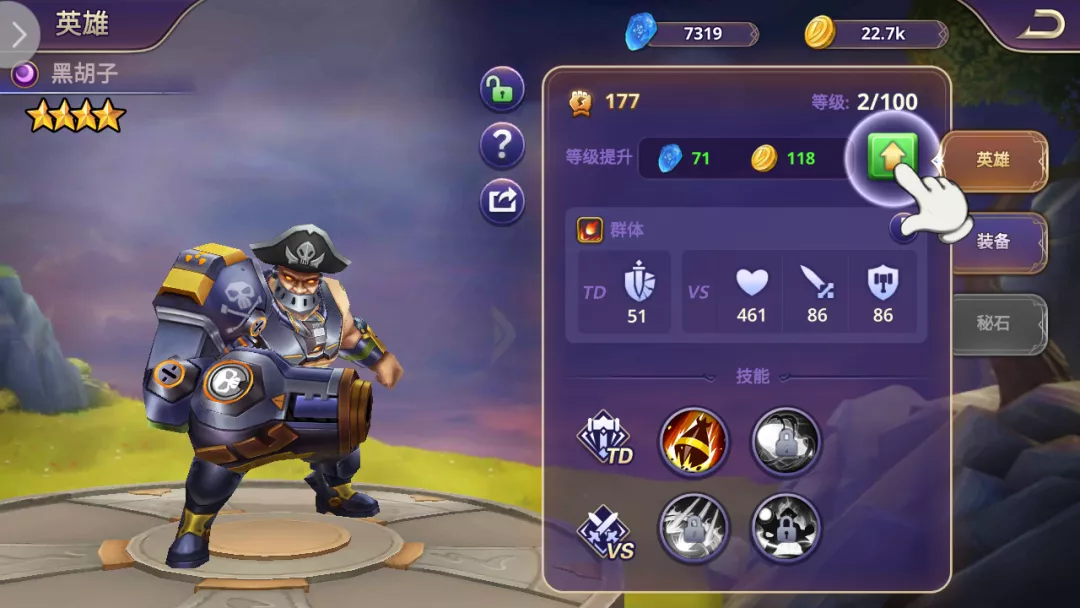Select the locked skill beside the flame skill
The image size is (1080, 608).
pos(785,441)
